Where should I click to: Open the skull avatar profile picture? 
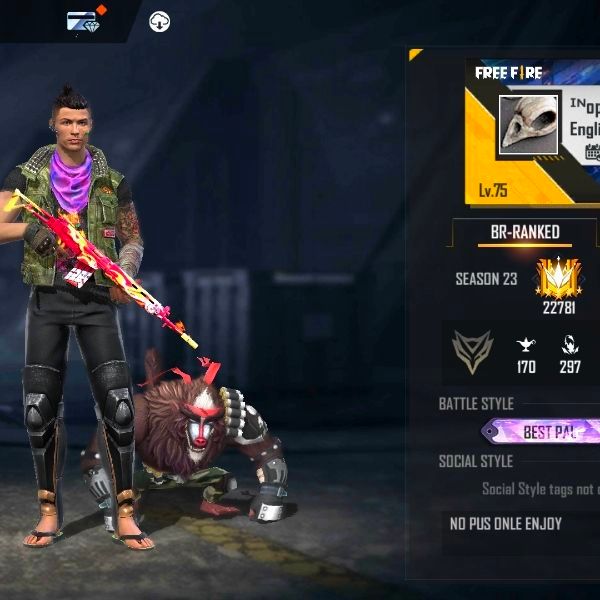528,125
